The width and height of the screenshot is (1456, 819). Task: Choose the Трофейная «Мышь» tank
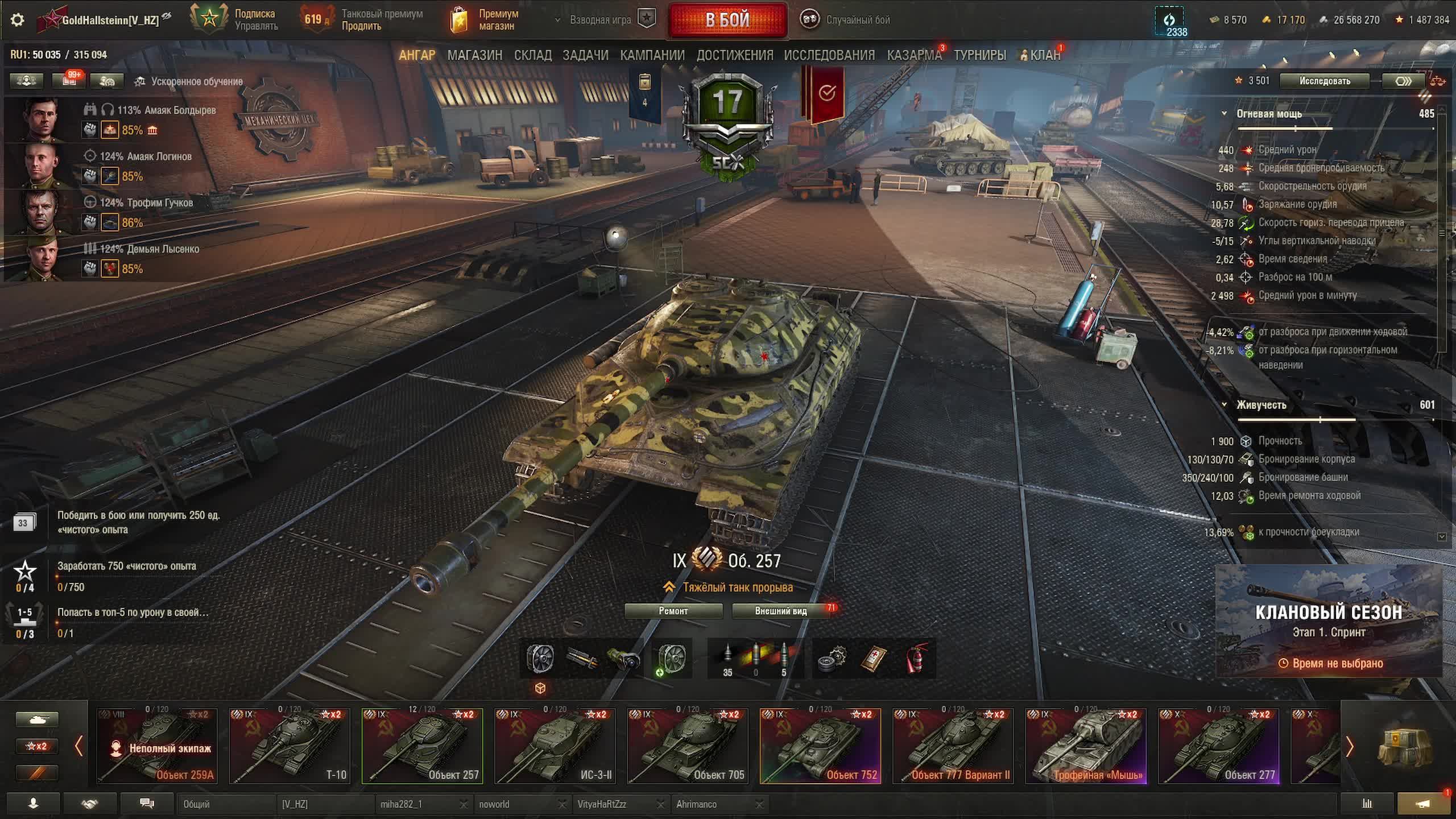coord(1085,746)
